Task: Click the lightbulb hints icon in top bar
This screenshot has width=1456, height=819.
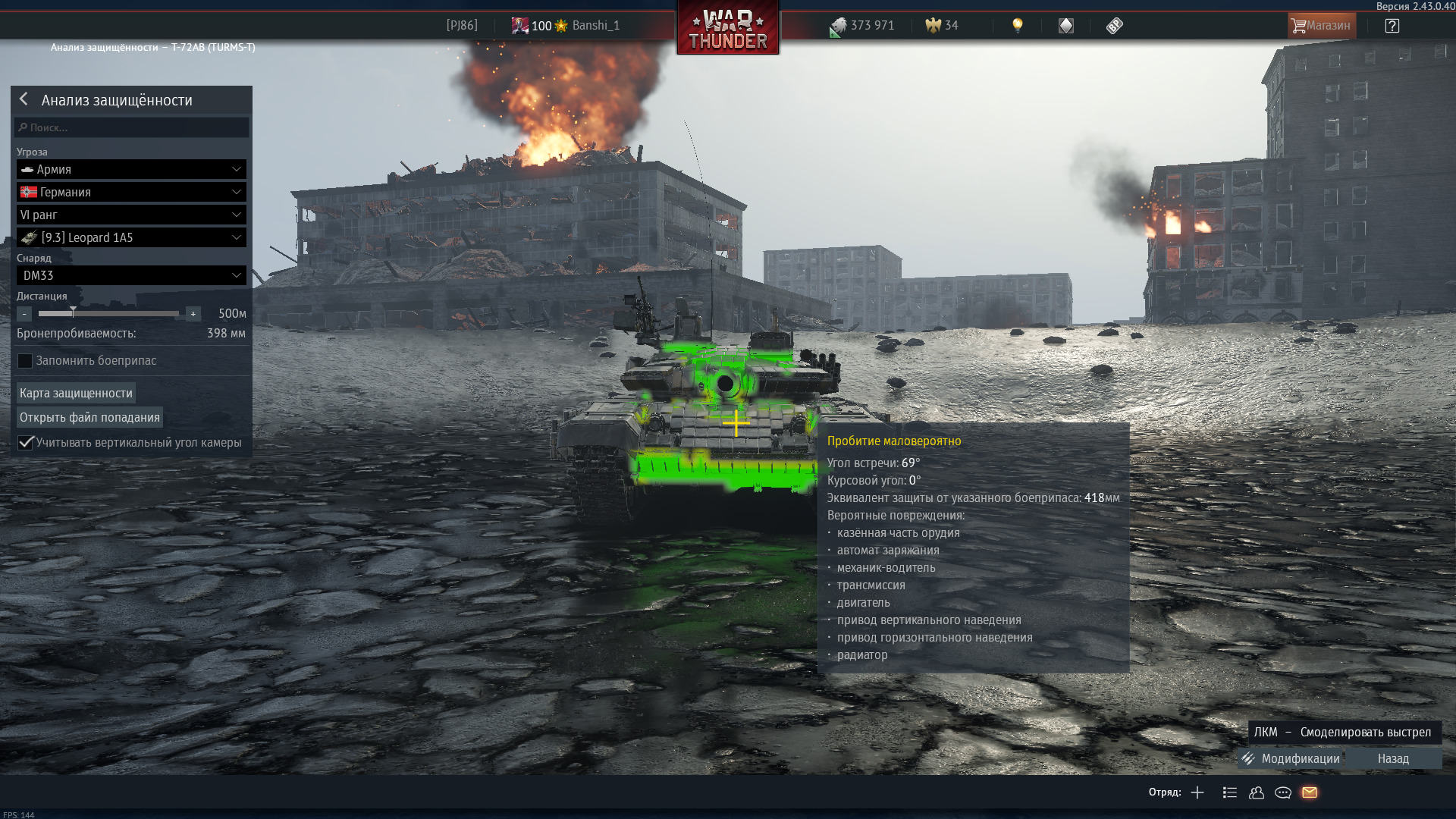Action: [1017, 25]
